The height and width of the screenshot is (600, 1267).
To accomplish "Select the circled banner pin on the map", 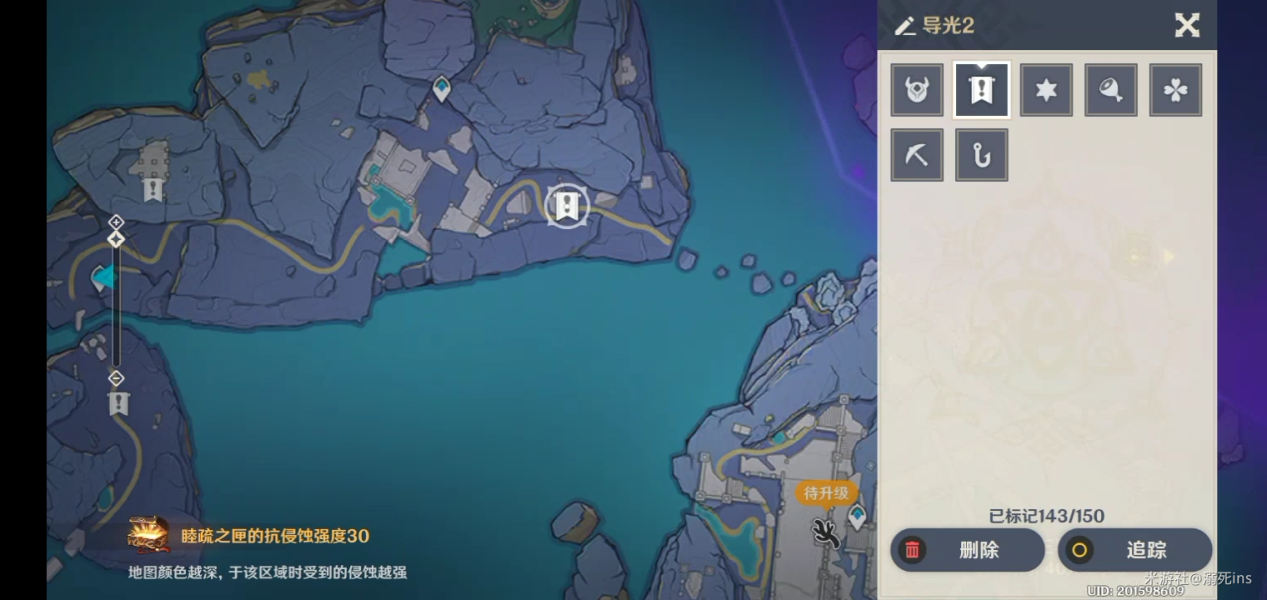I will [567, 206].
